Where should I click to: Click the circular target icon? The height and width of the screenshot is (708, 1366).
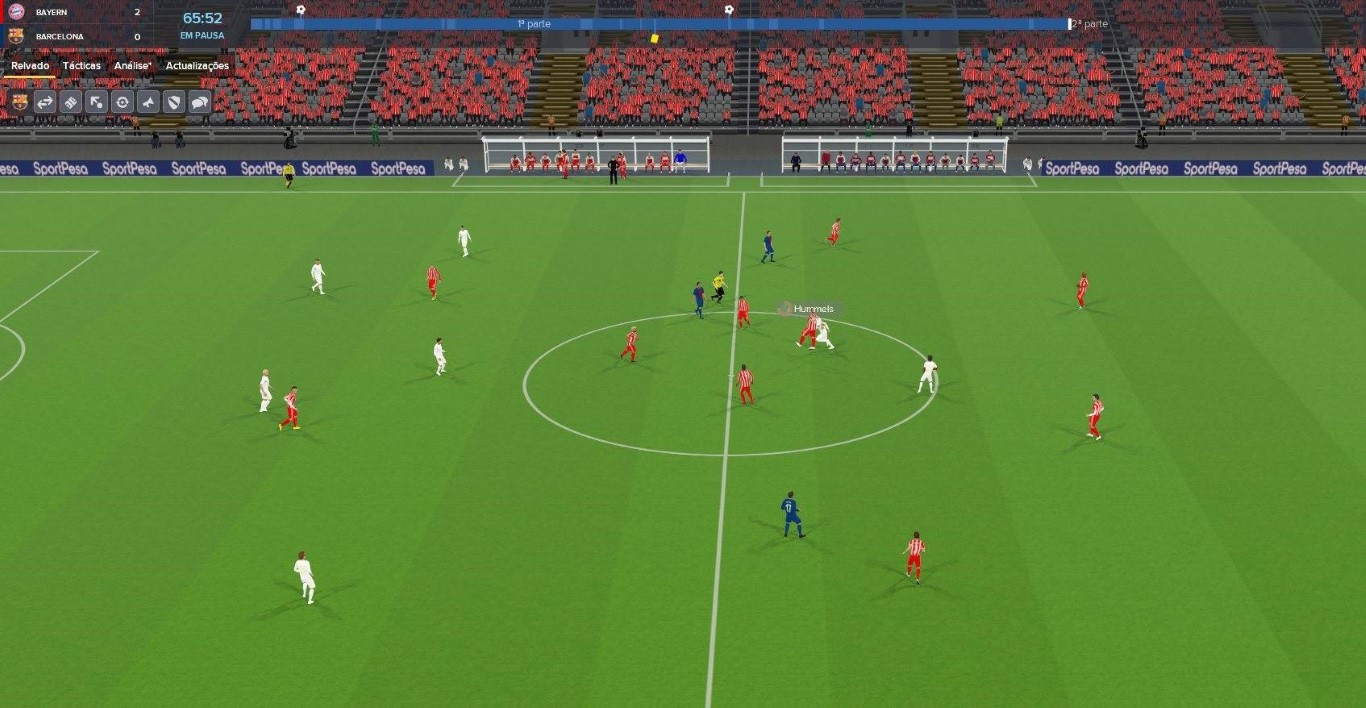[x=122, y=102]
